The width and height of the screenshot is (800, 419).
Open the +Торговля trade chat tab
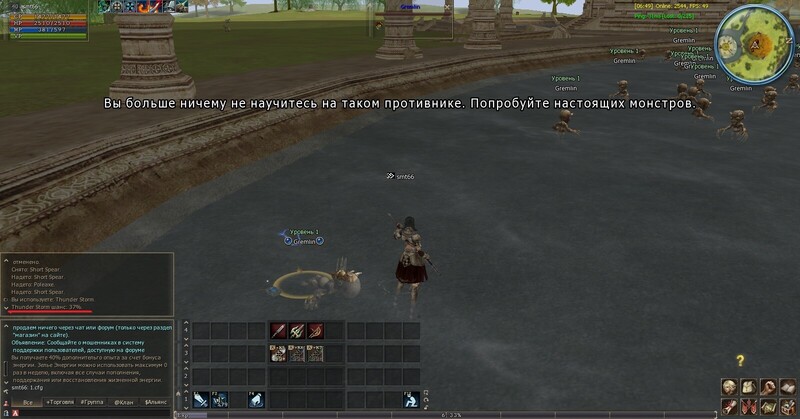tap(62, 402)
